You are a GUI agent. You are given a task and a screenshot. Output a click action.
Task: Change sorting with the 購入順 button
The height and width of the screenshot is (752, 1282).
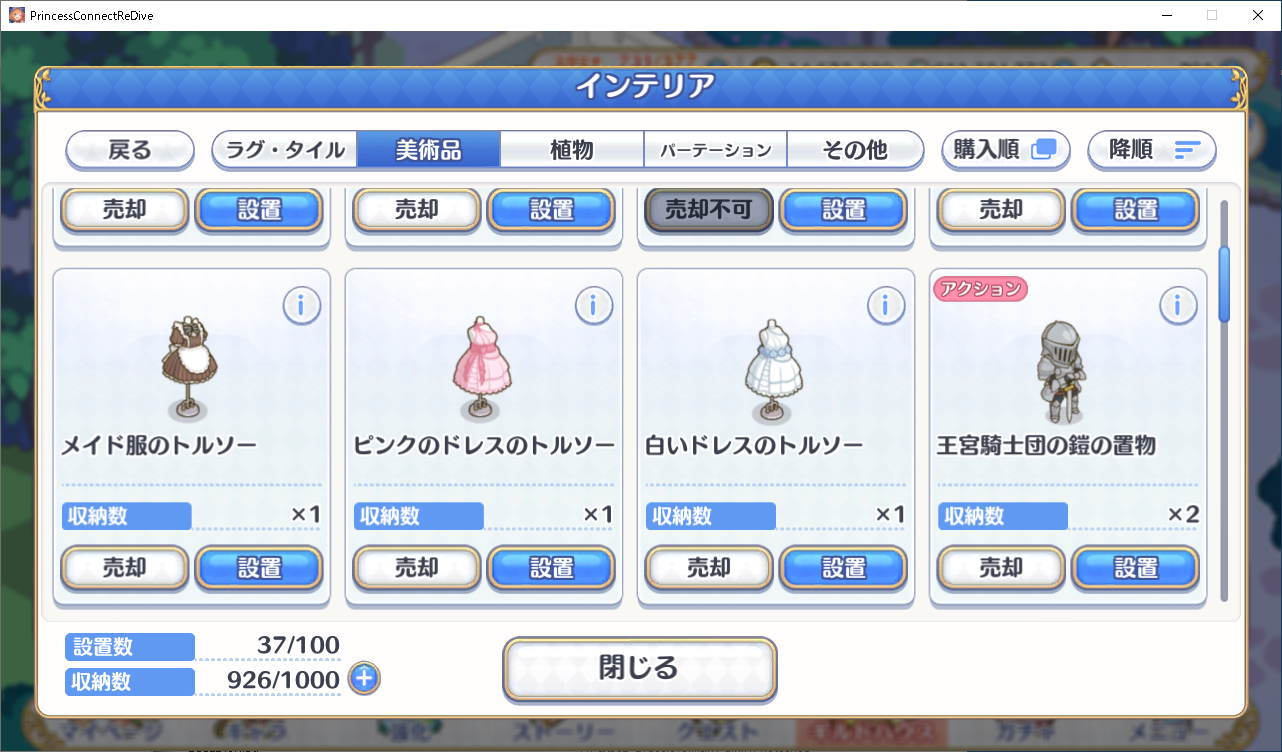pyautogui.click(x=1005, y=150)
